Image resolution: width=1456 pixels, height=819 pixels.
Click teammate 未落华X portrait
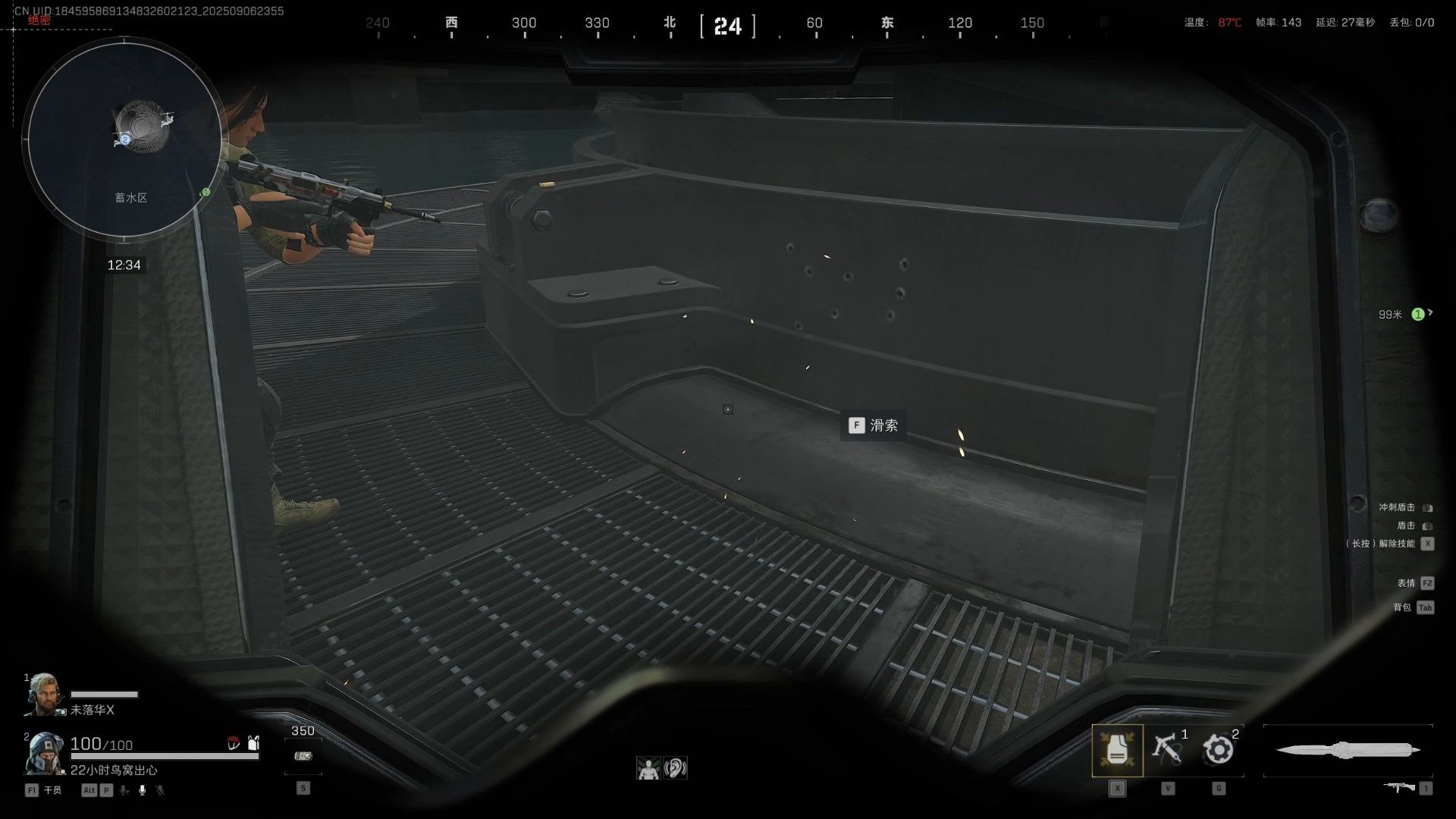coord(44,694)
